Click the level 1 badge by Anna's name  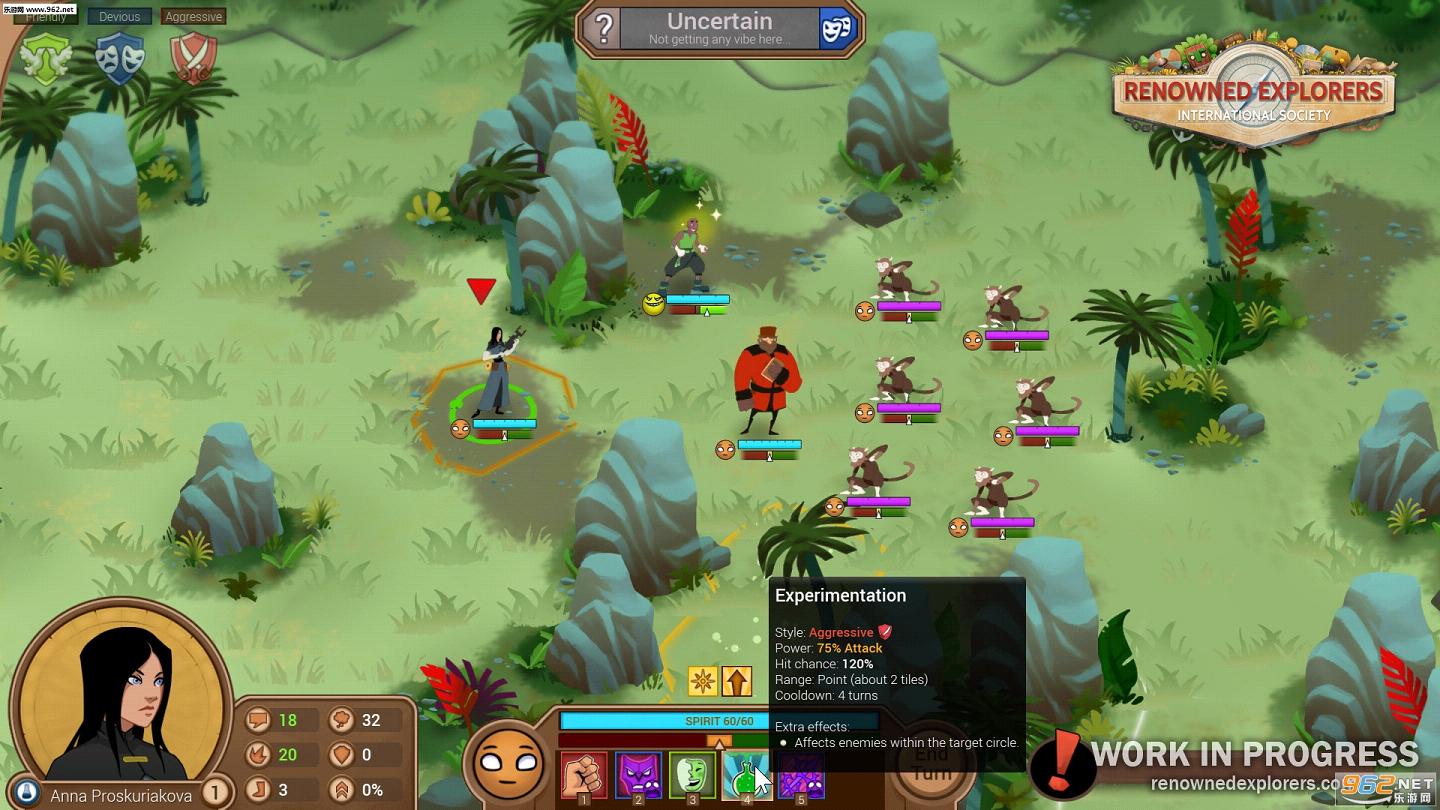tap(215, 794)
